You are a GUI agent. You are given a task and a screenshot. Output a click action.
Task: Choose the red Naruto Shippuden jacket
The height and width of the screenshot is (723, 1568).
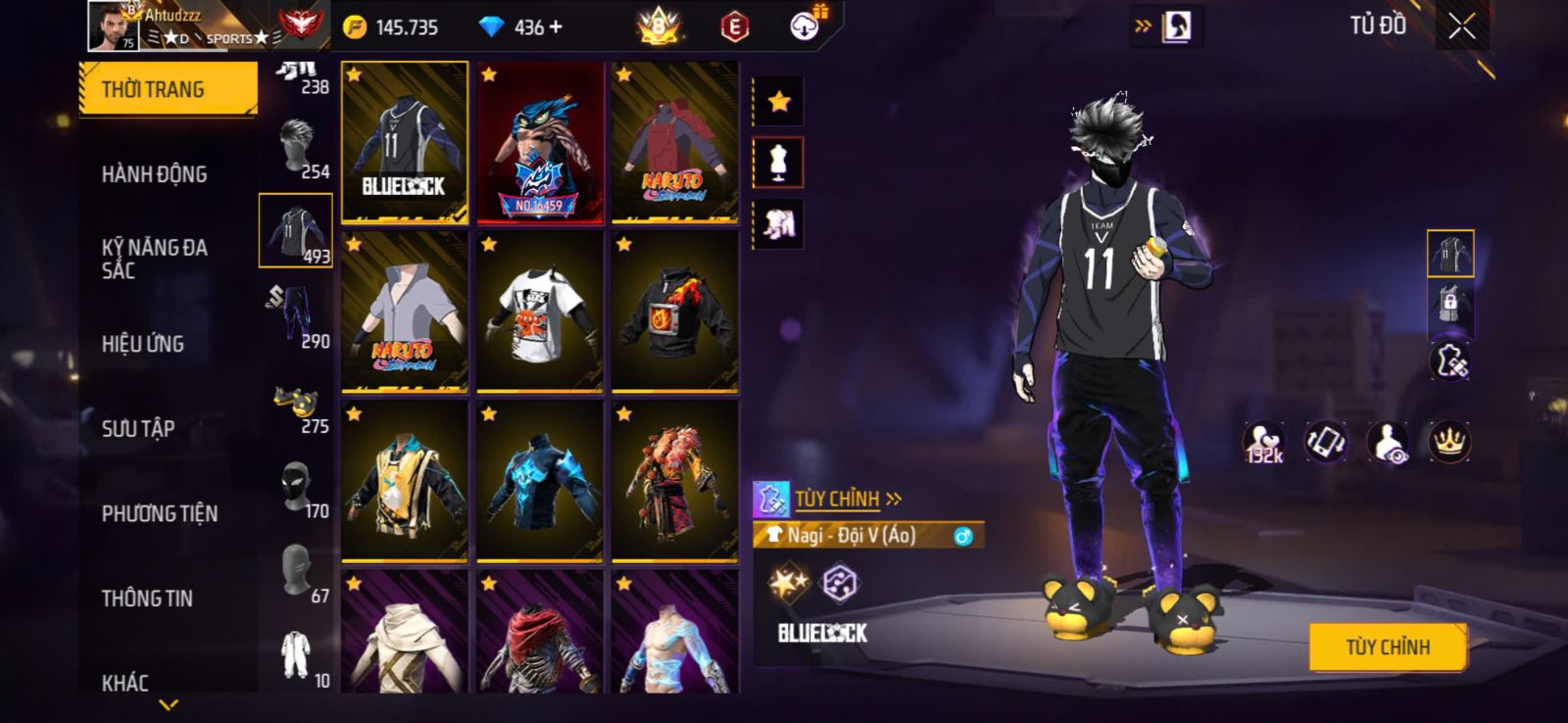coord(674,142)
